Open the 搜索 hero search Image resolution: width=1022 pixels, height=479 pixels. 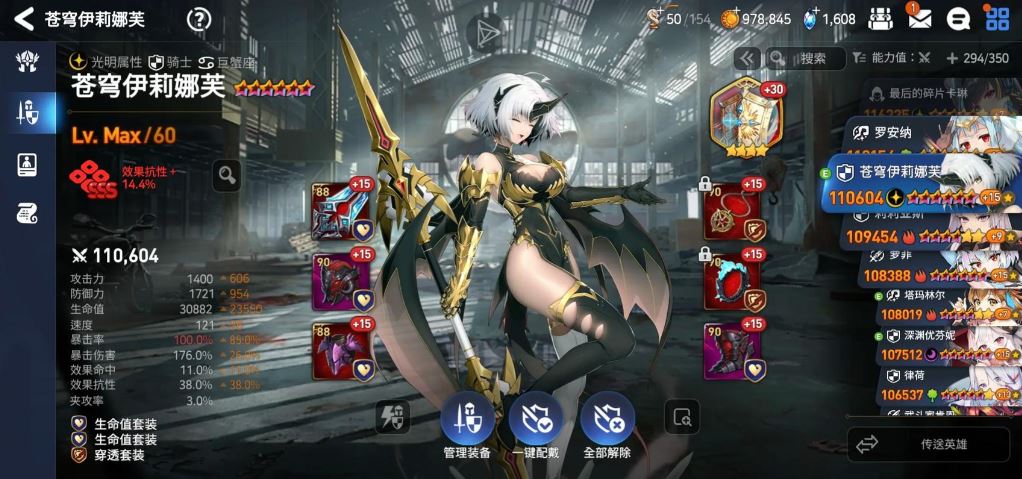801,58
